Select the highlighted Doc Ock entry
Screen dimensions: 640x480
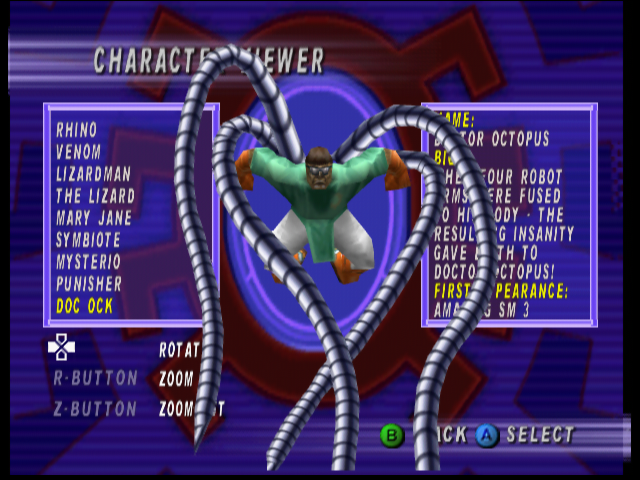[85, 306]
